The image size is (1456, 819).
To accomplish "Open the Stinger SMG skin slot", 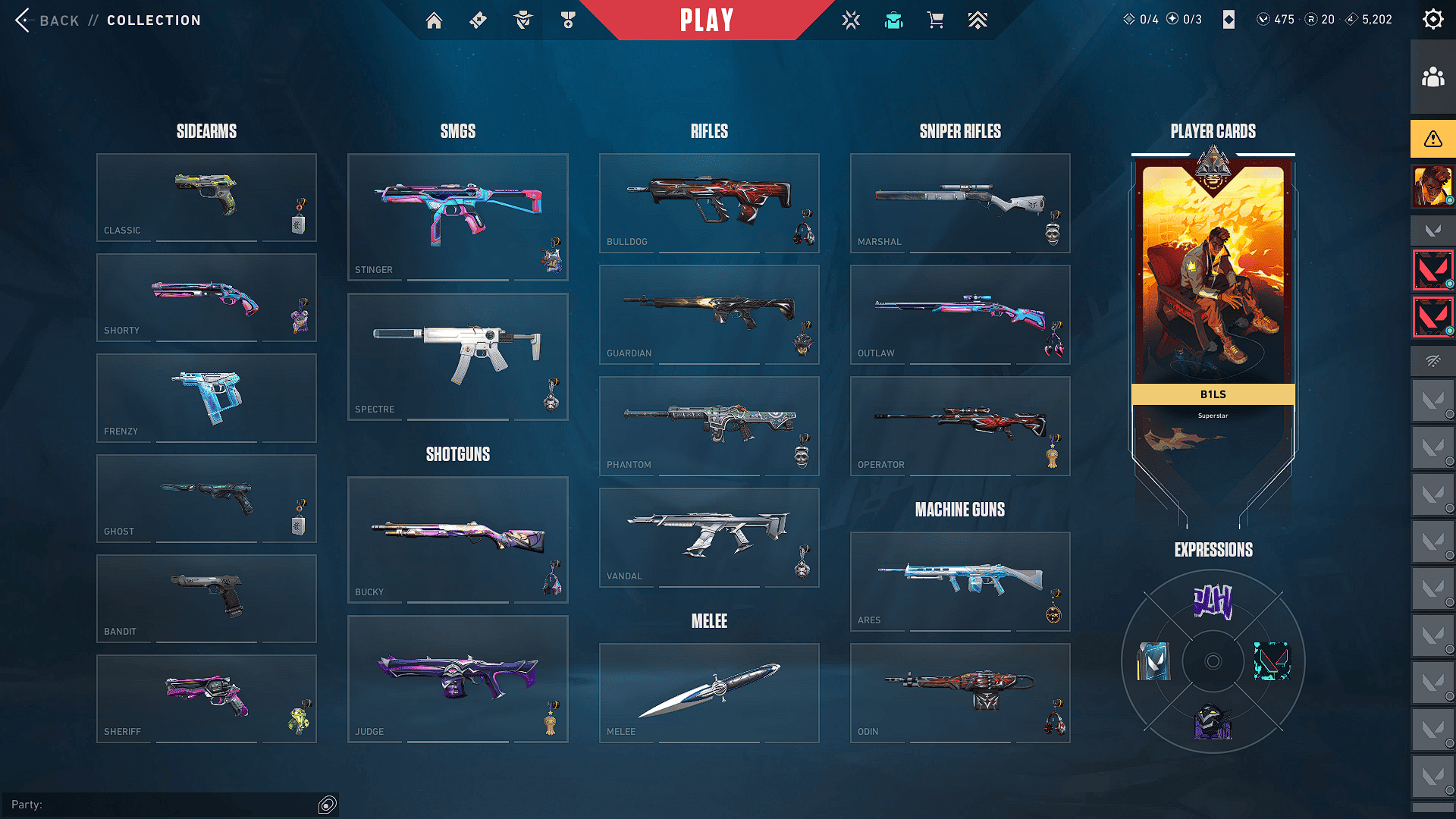I will tap(457, 217).
